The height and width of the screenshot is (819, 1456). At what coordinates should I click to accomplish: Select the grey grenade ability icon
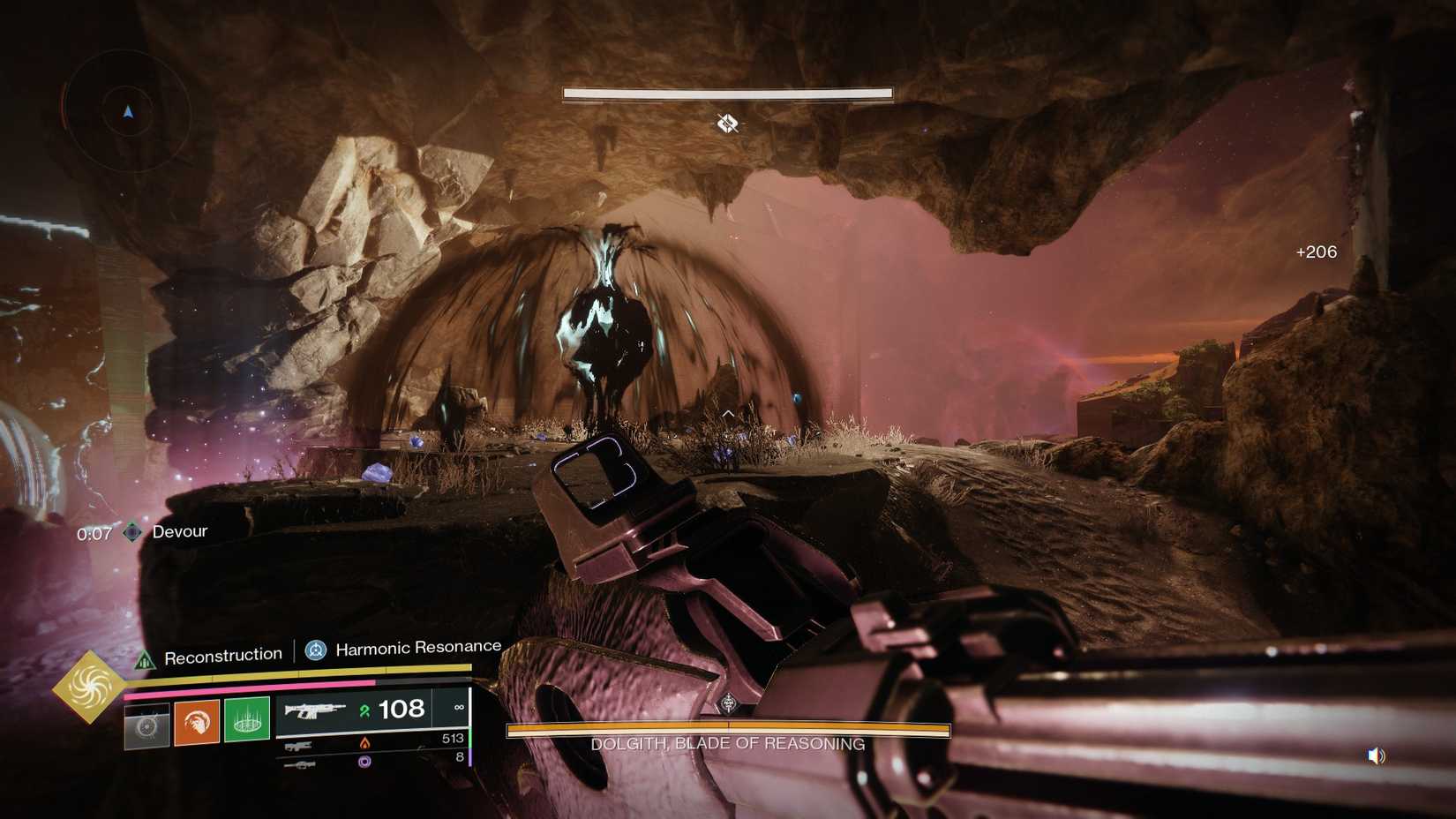(146, 725)
